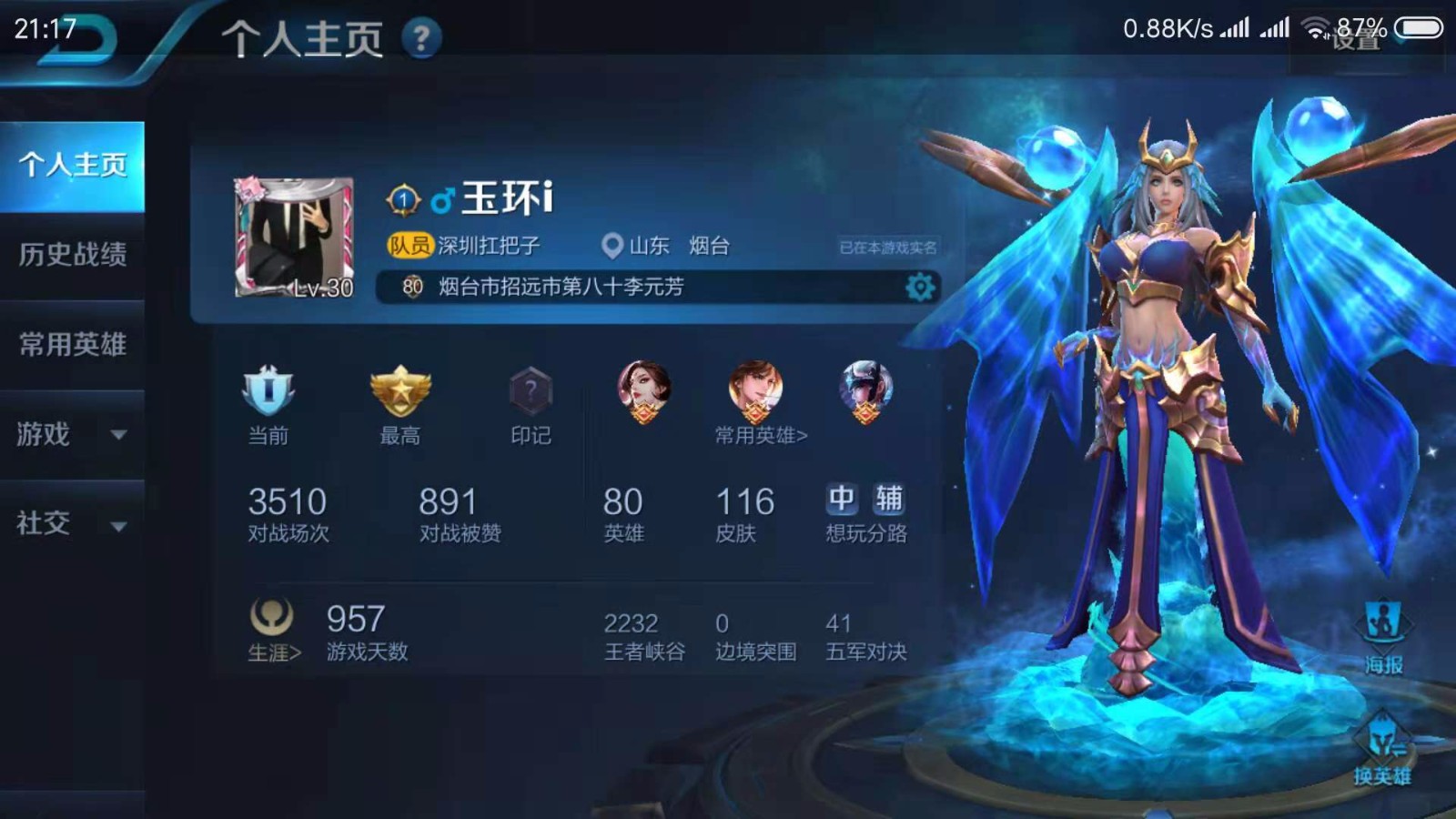
Task: Select the 常用英雄 tab
Action: [73, 344]
